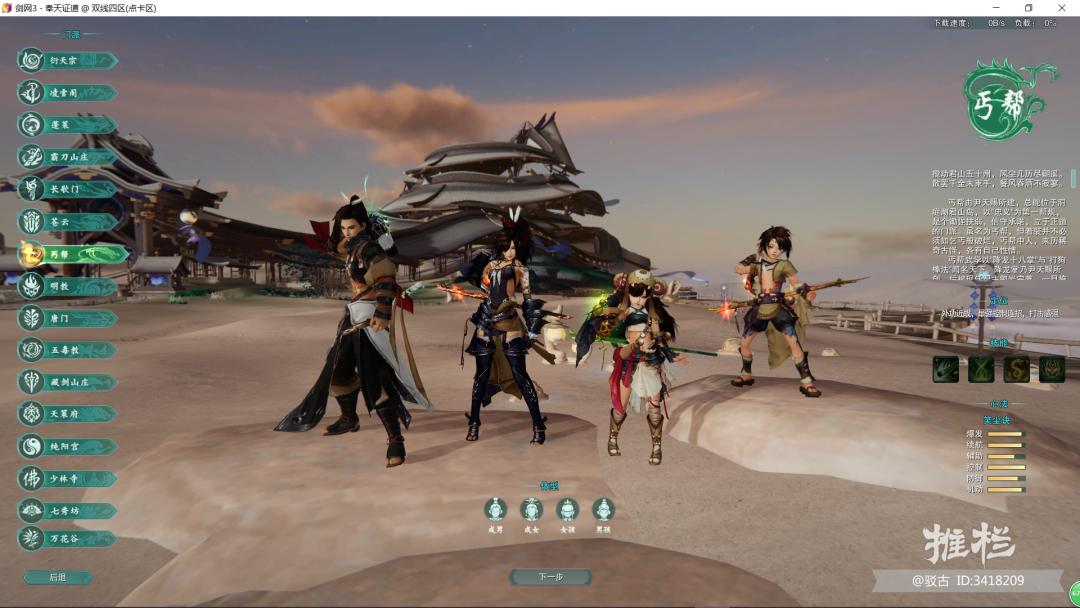Image resolution: width=1080 pixels, height=608 pixels.
Task: Pick the 蓬莱 sect from the list
Action: 66,125
